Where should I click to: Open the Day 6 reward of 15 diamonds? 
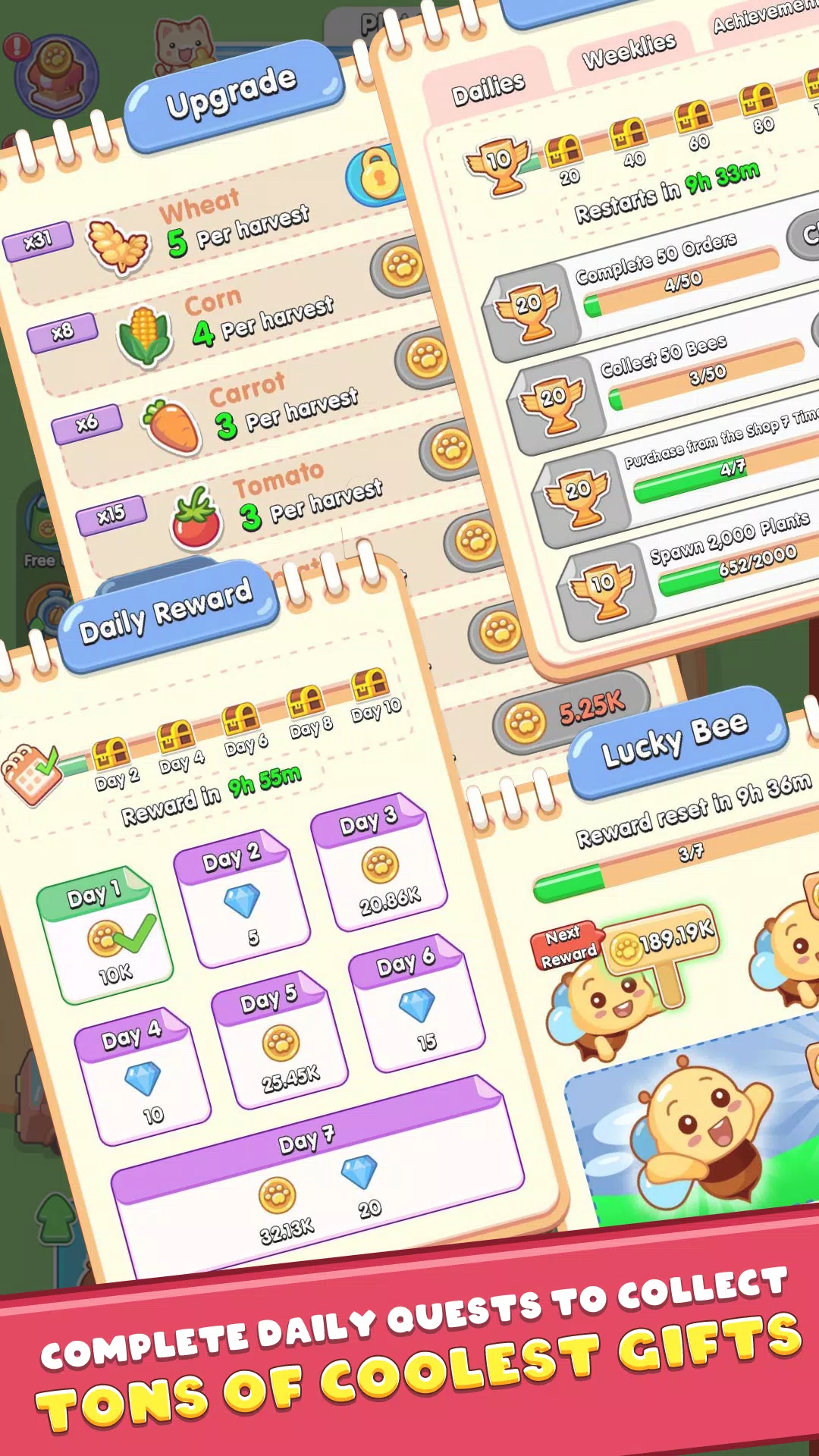coord(416,1003)
